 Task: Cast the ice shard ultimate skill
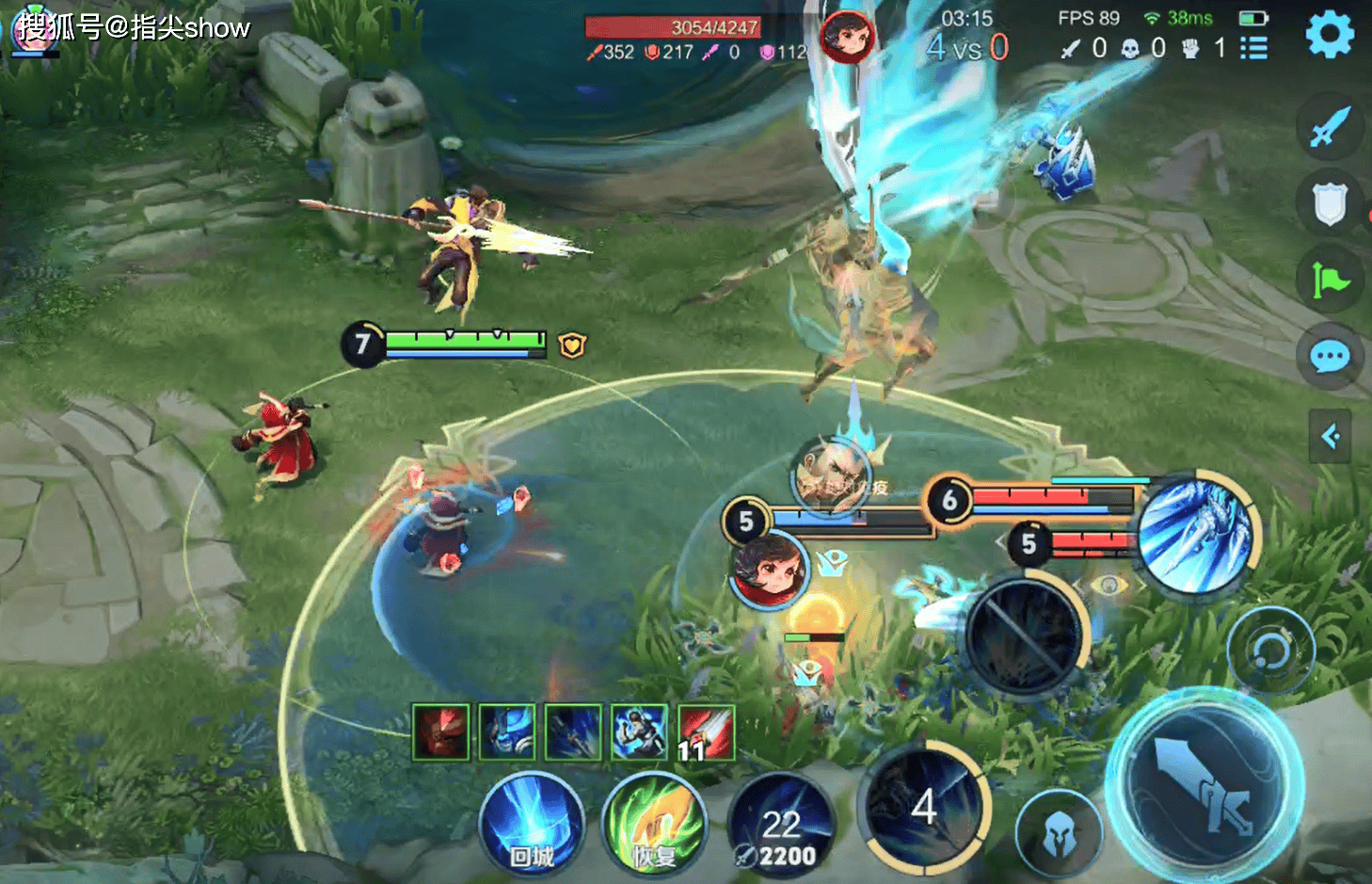coord(1195,534)
